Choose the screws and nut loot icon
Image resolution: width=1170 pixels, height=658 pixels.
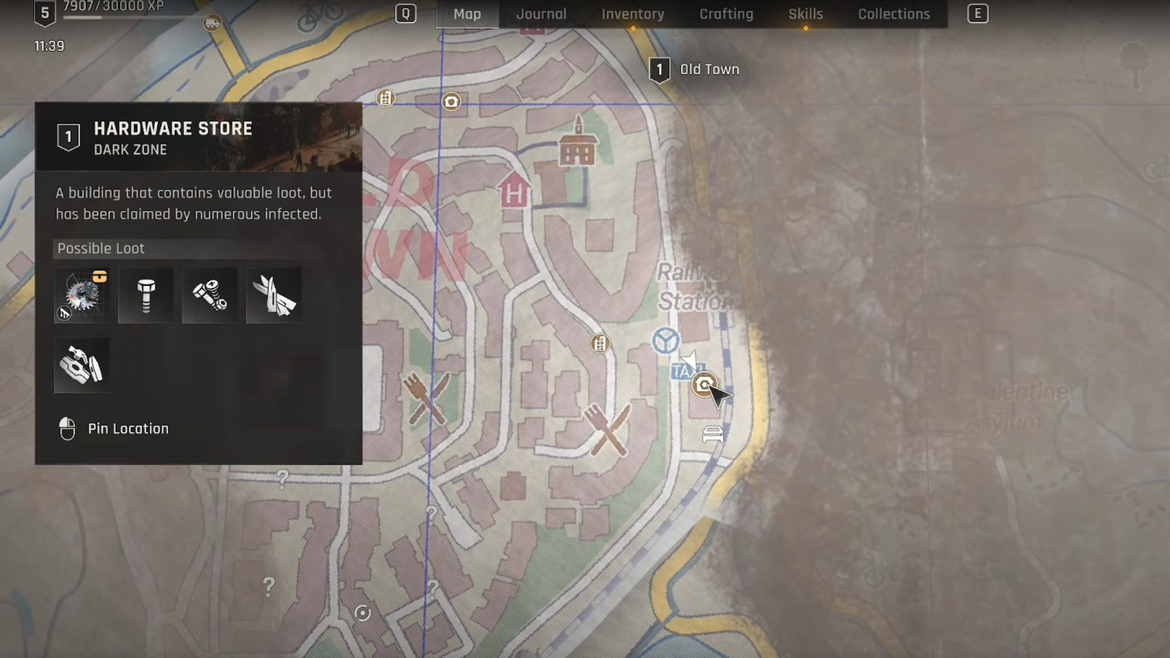coord(210,295)
